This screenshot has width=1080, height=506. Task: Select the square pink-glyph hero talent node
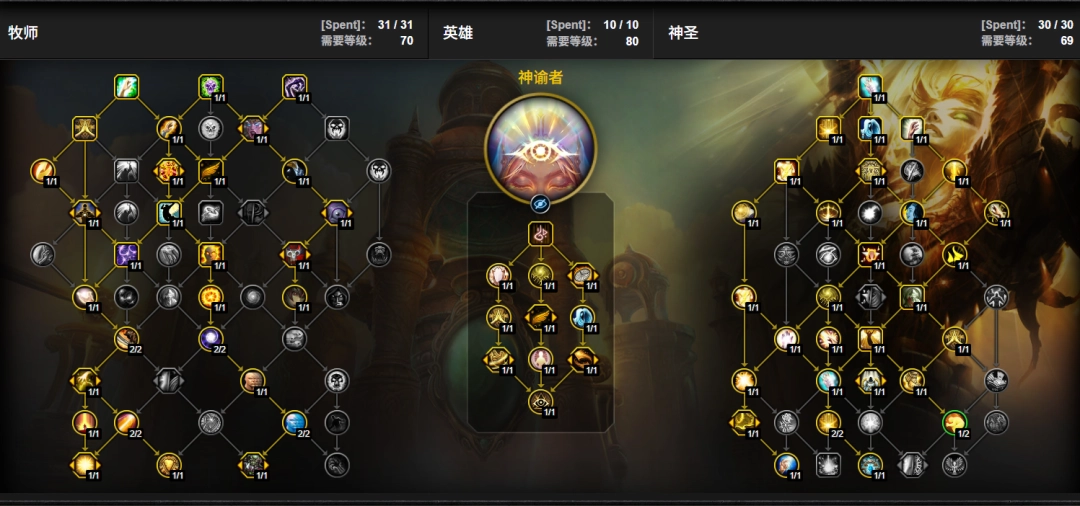(x=540, y=234)
